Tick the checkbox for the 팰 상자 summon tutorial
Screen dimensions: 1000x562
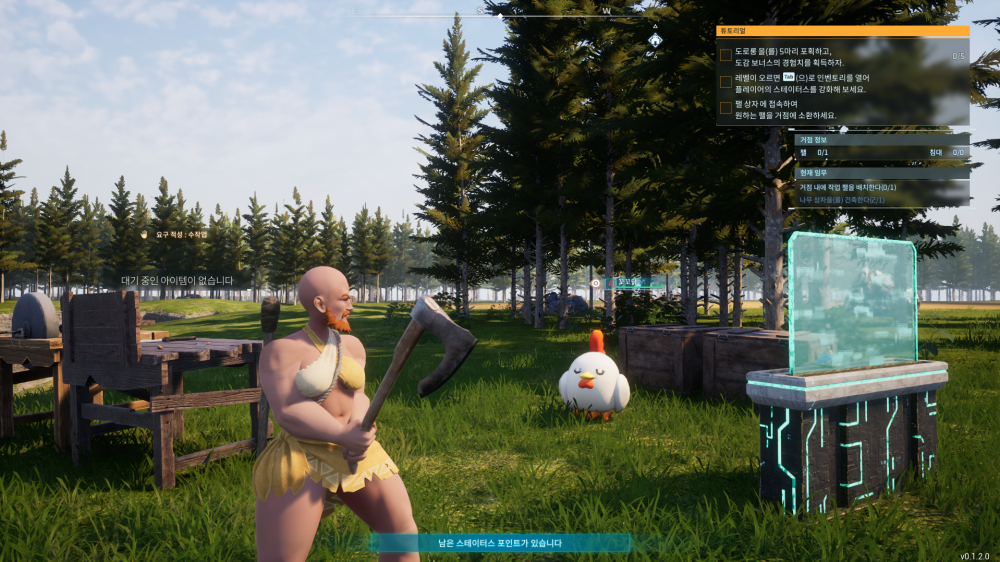click(x=726, y=108)
